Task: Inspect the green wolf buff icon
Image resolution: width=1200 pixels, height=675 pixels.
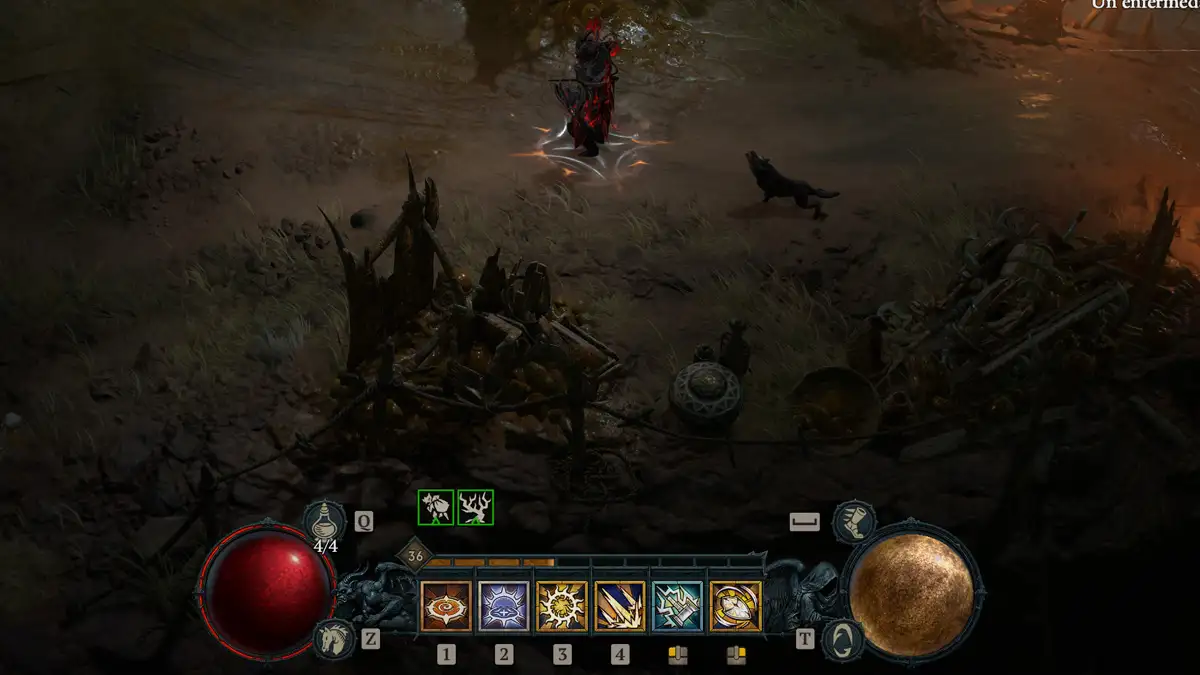Action: (x=436, y=507)
